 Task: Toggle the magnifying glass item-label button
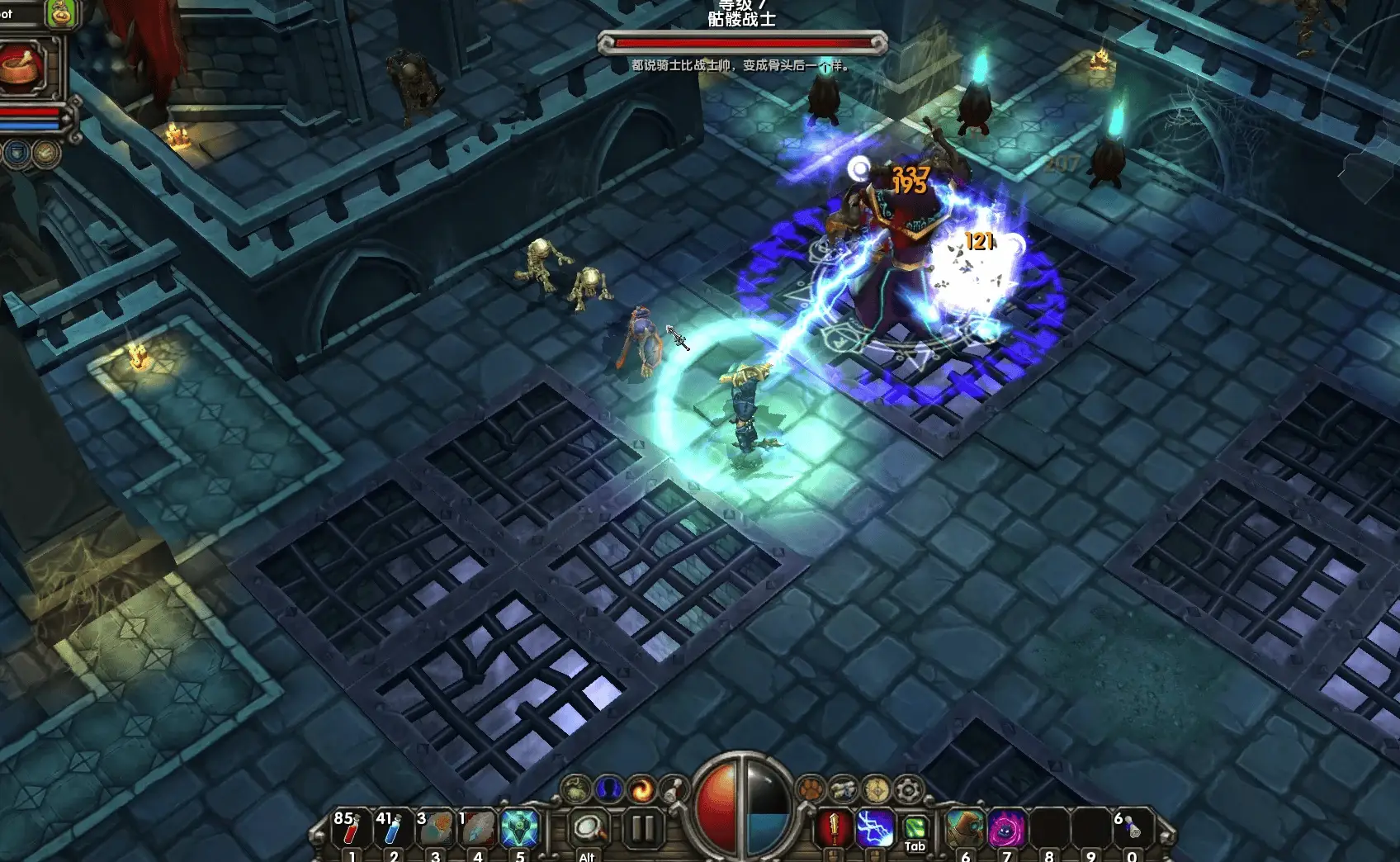click(x=589, y=827)
